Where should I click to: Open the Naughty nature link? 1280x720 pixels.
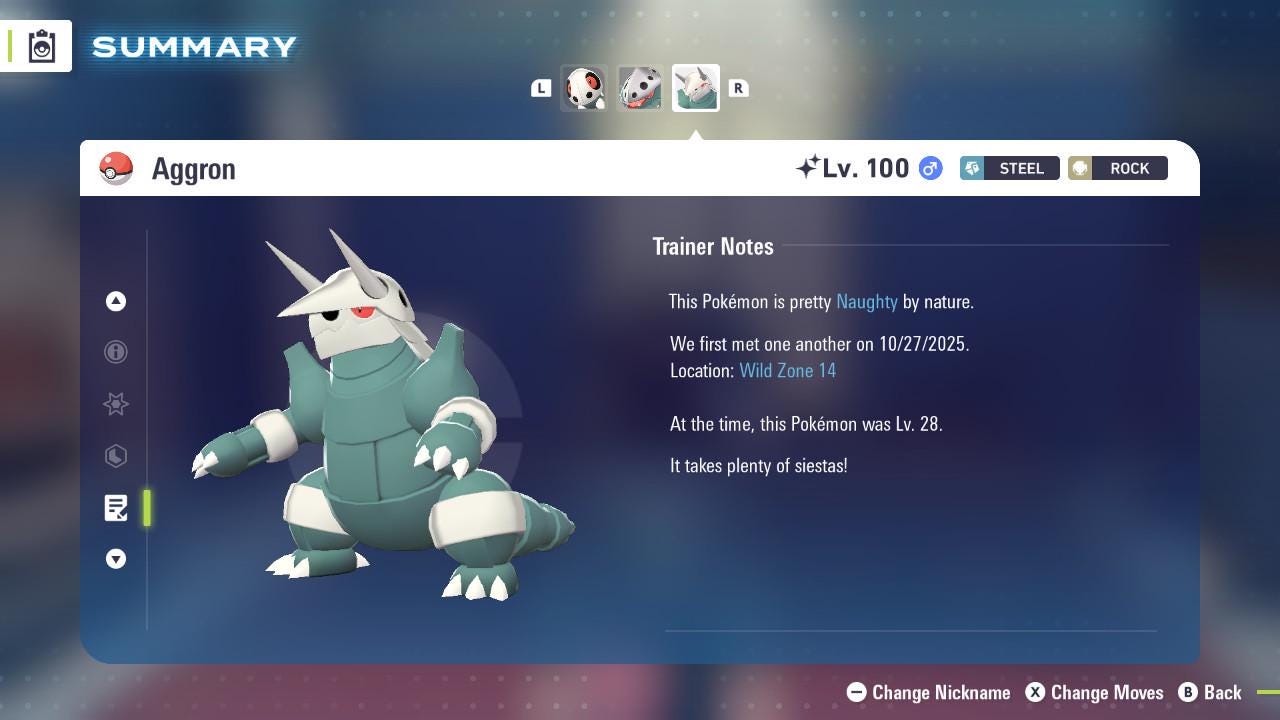click(866, 301)
